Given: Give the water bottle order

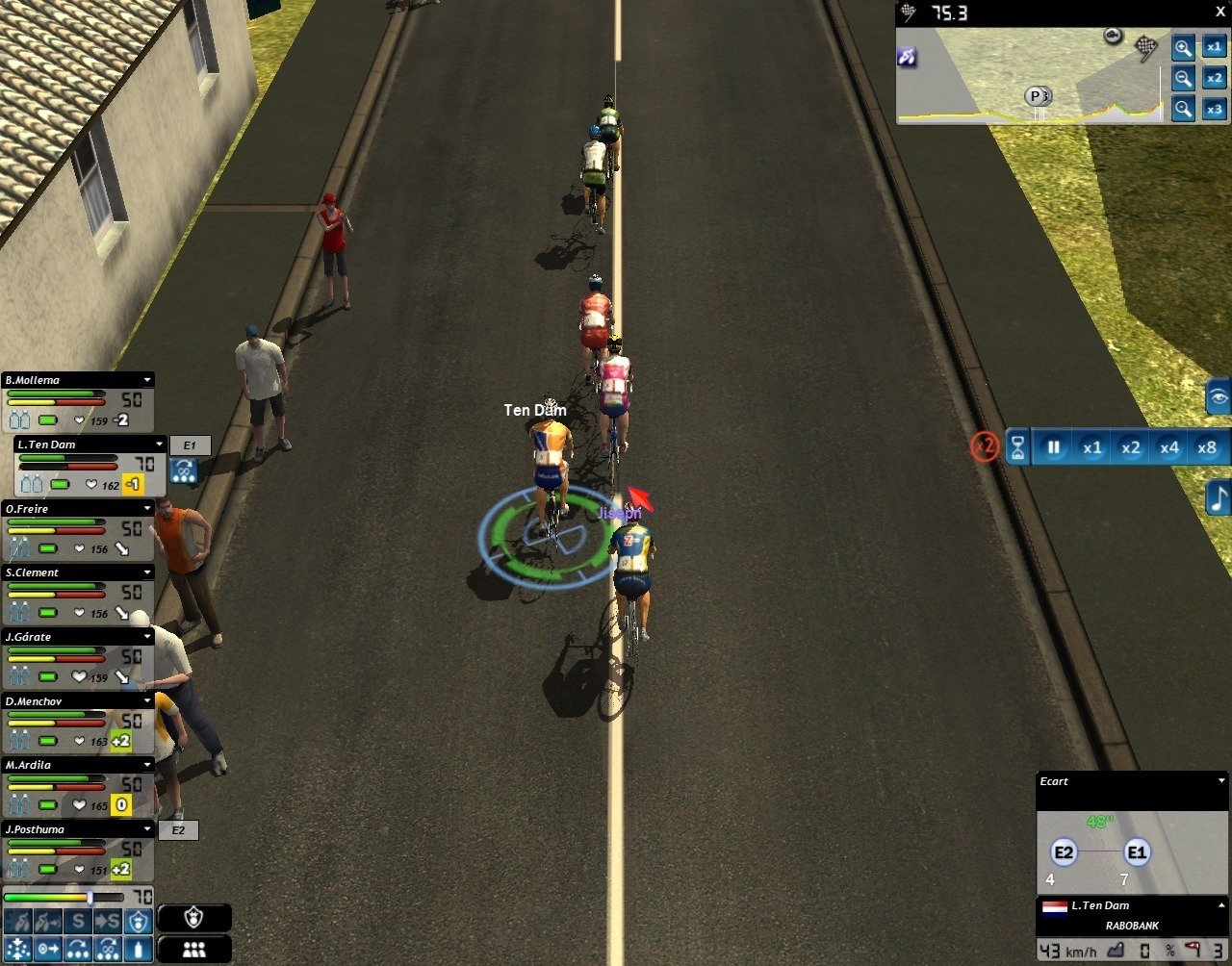Looking at the screenshot, I should 140,949.
